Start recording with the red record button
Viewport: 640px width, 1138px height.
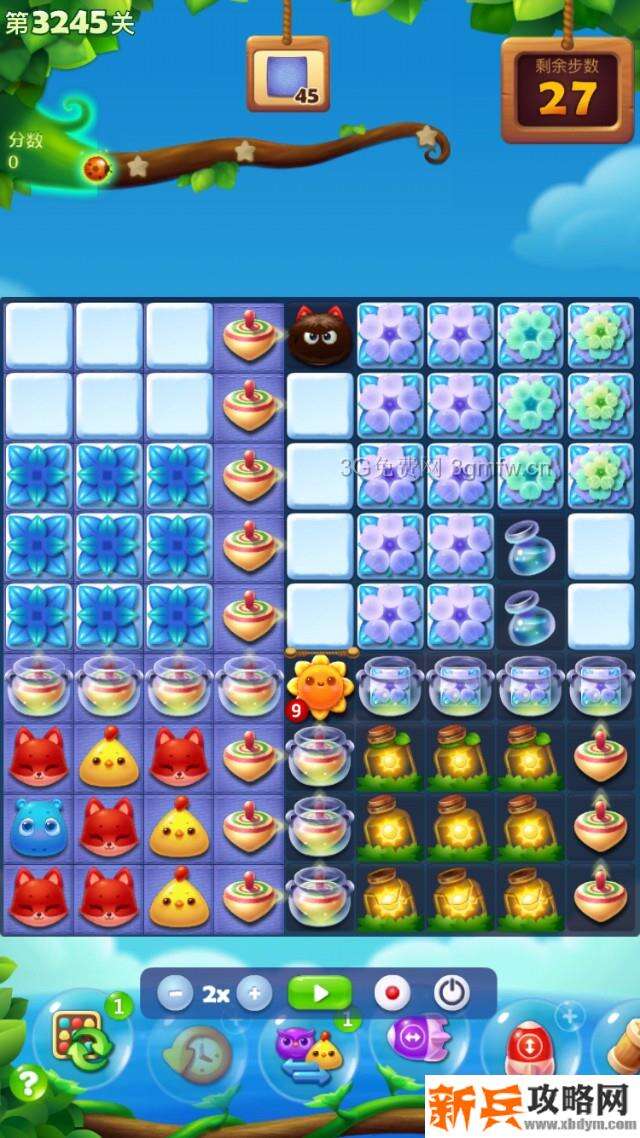pyautogui.click(x=392, y=994)
